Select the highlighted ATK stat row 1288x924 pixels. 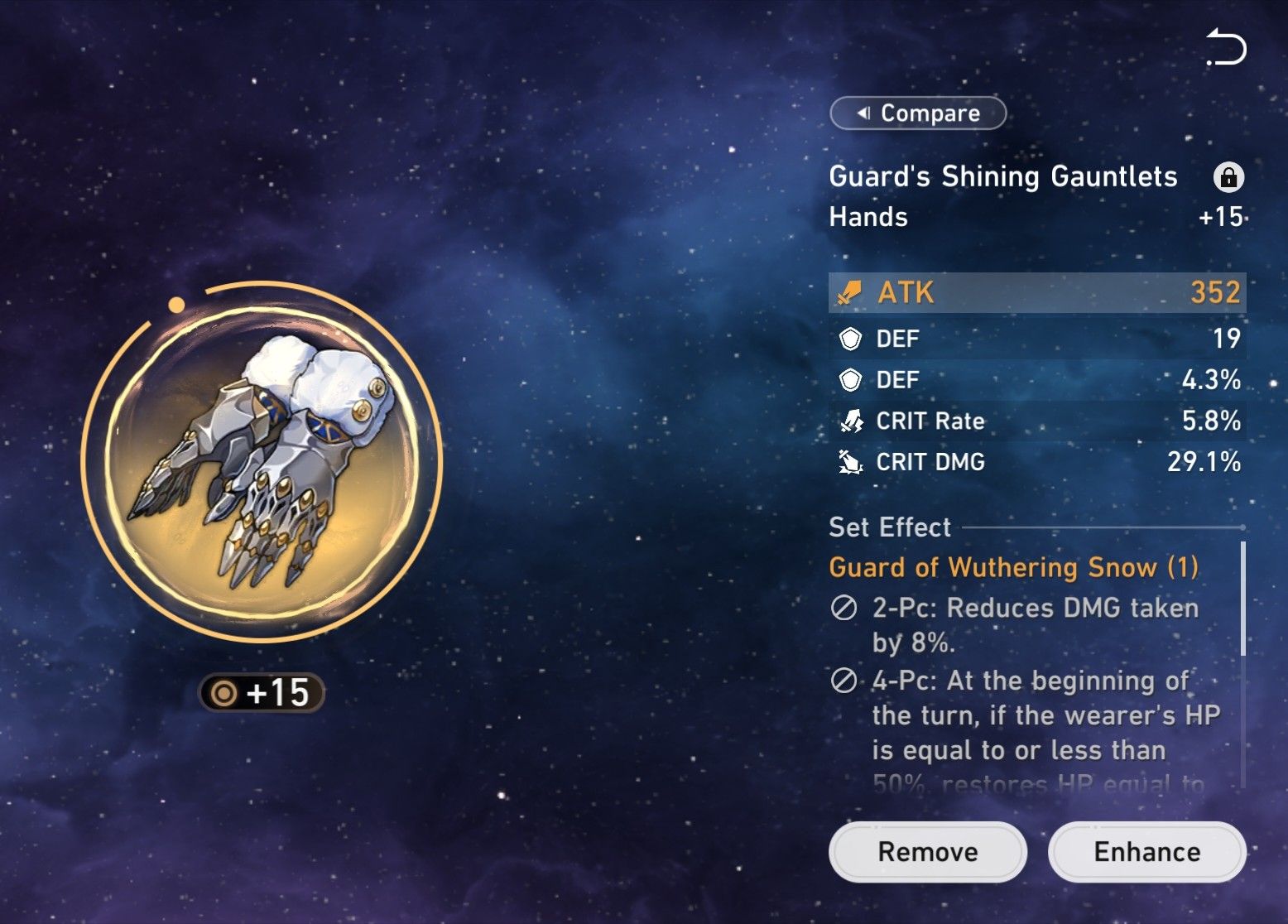tap(1035, 293)
